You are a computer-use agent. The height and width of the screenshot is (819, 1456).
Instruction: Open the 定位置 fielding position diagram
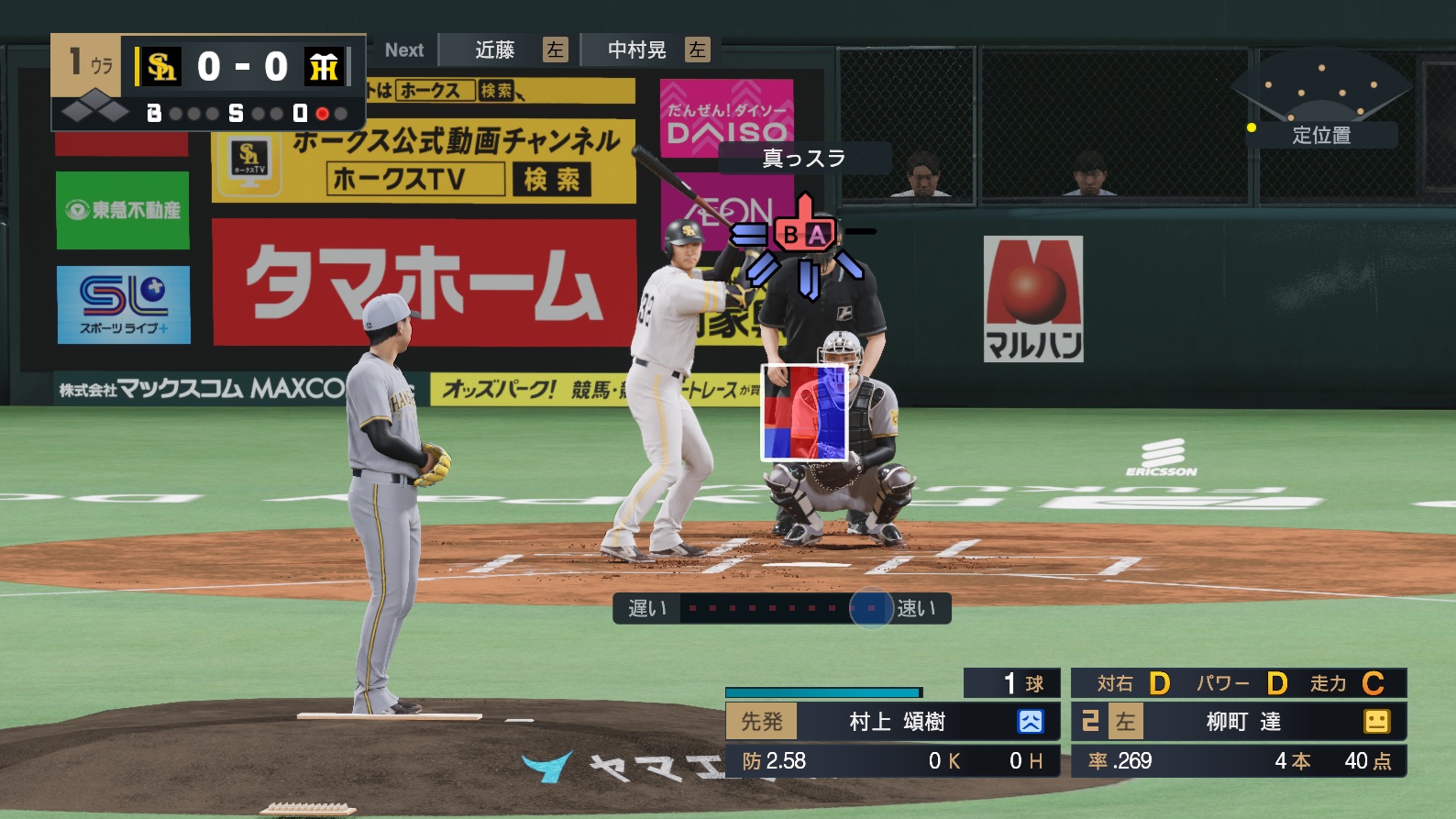[x=1320, y=135]
